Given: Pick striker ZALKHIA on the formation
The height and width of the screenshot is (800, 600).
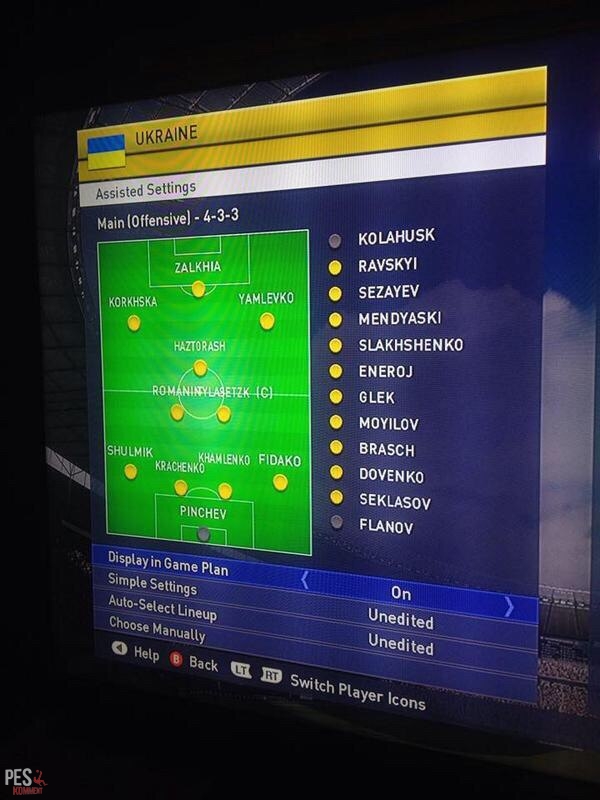Looking at the screenshot, I should [x=198, y=288].
